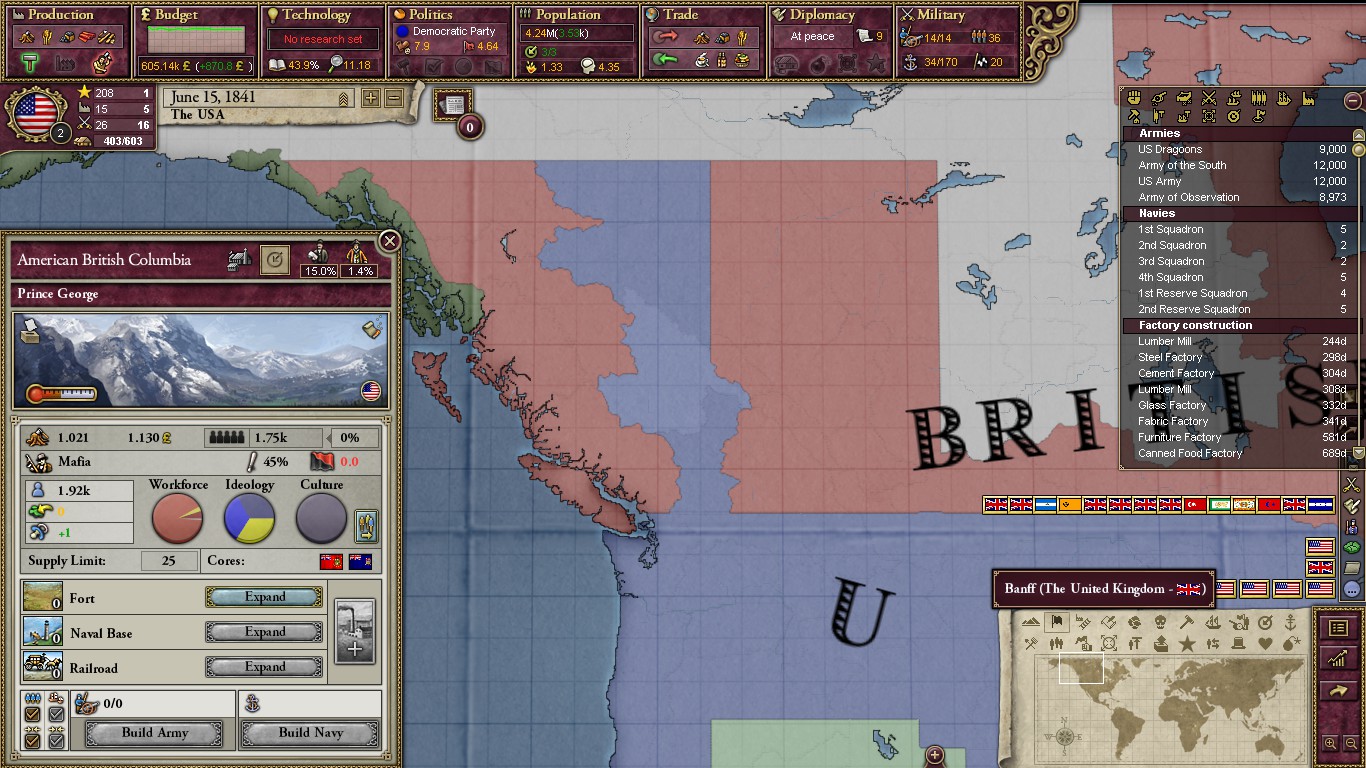Viewport: 1366px width, 768px height.
Task: Open the ledger via the list icon
Action: 1339,628
